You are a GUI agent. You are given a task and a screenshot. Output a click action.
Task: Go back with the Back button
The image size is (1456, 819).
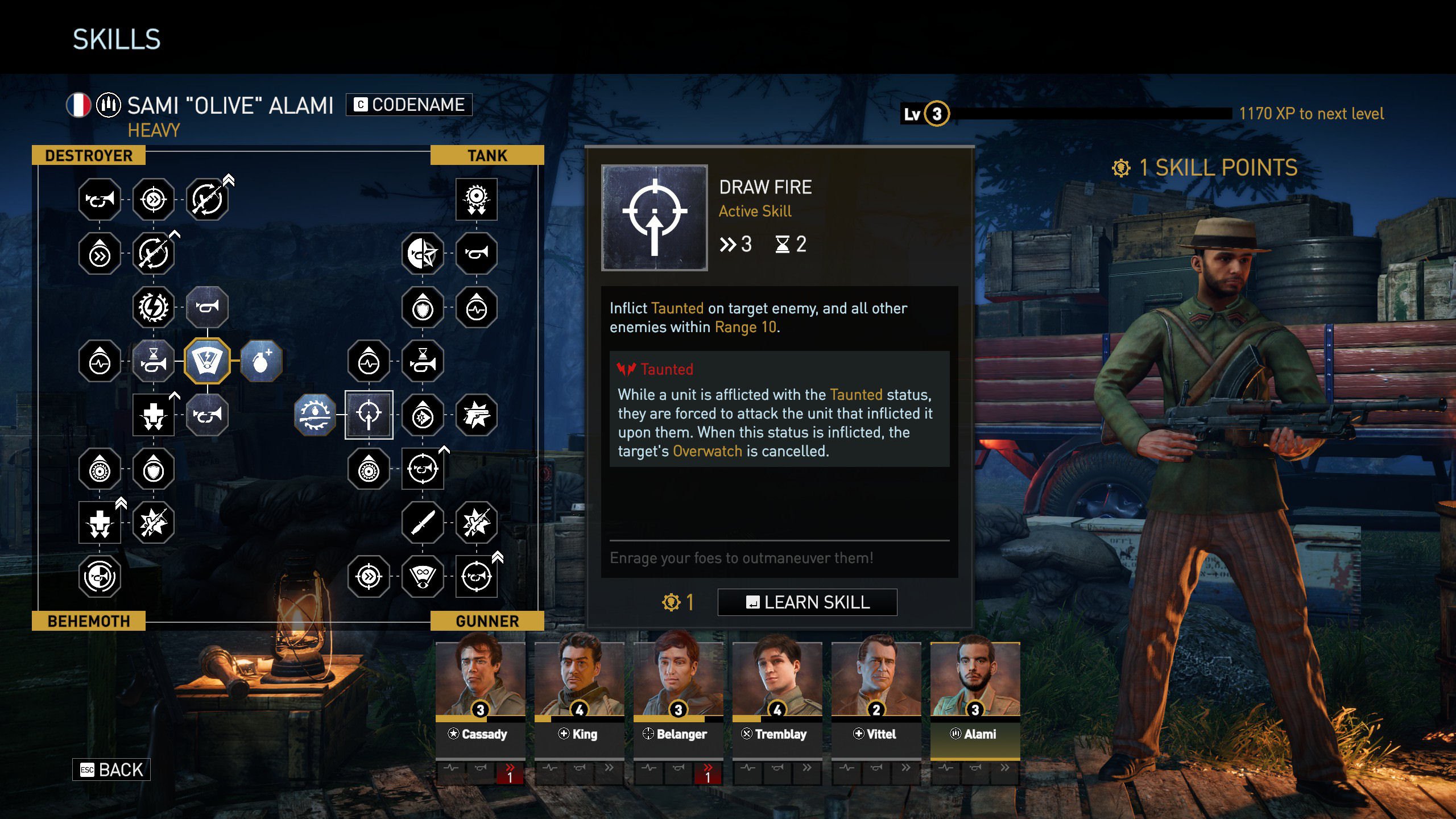[111, 770]
